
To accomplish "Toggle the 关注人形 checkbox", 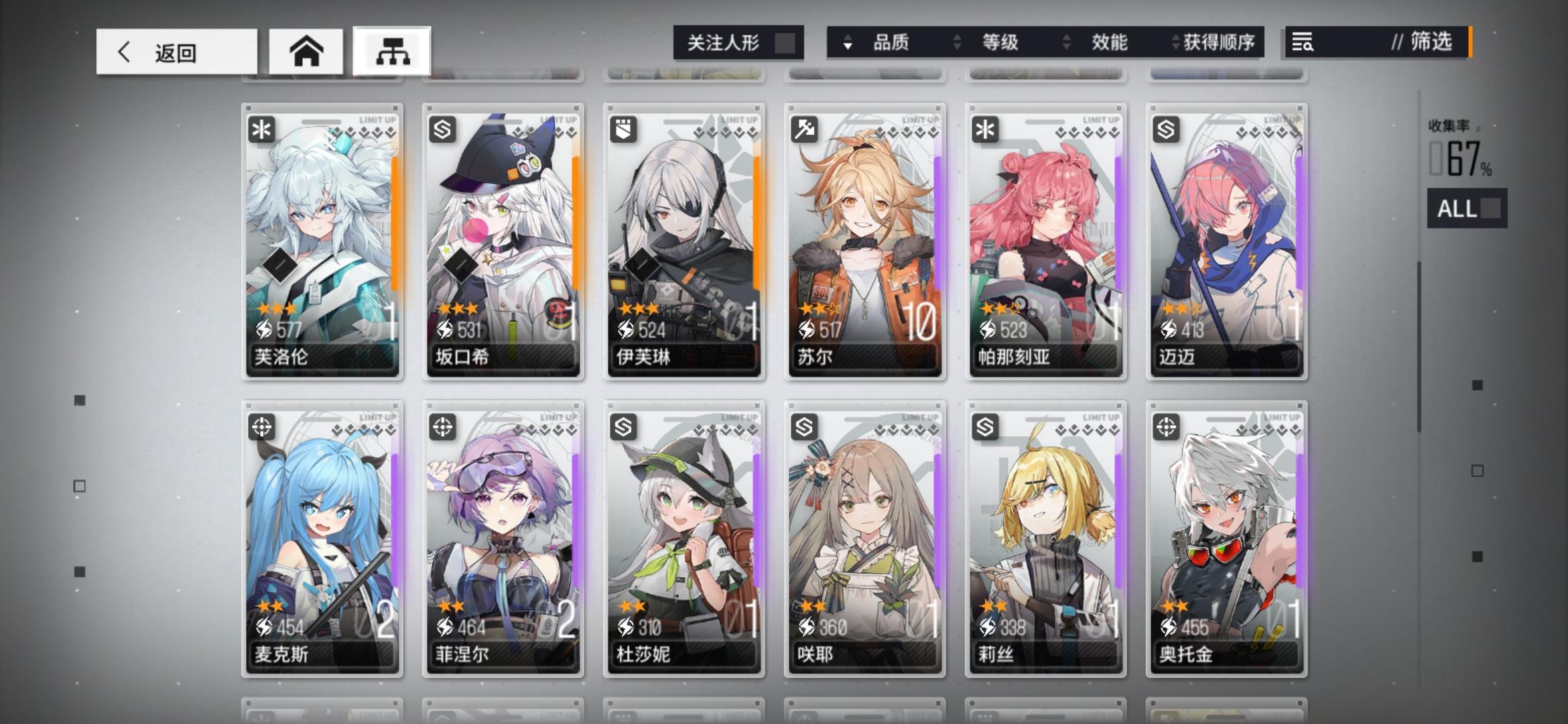I will coord(783,42).
